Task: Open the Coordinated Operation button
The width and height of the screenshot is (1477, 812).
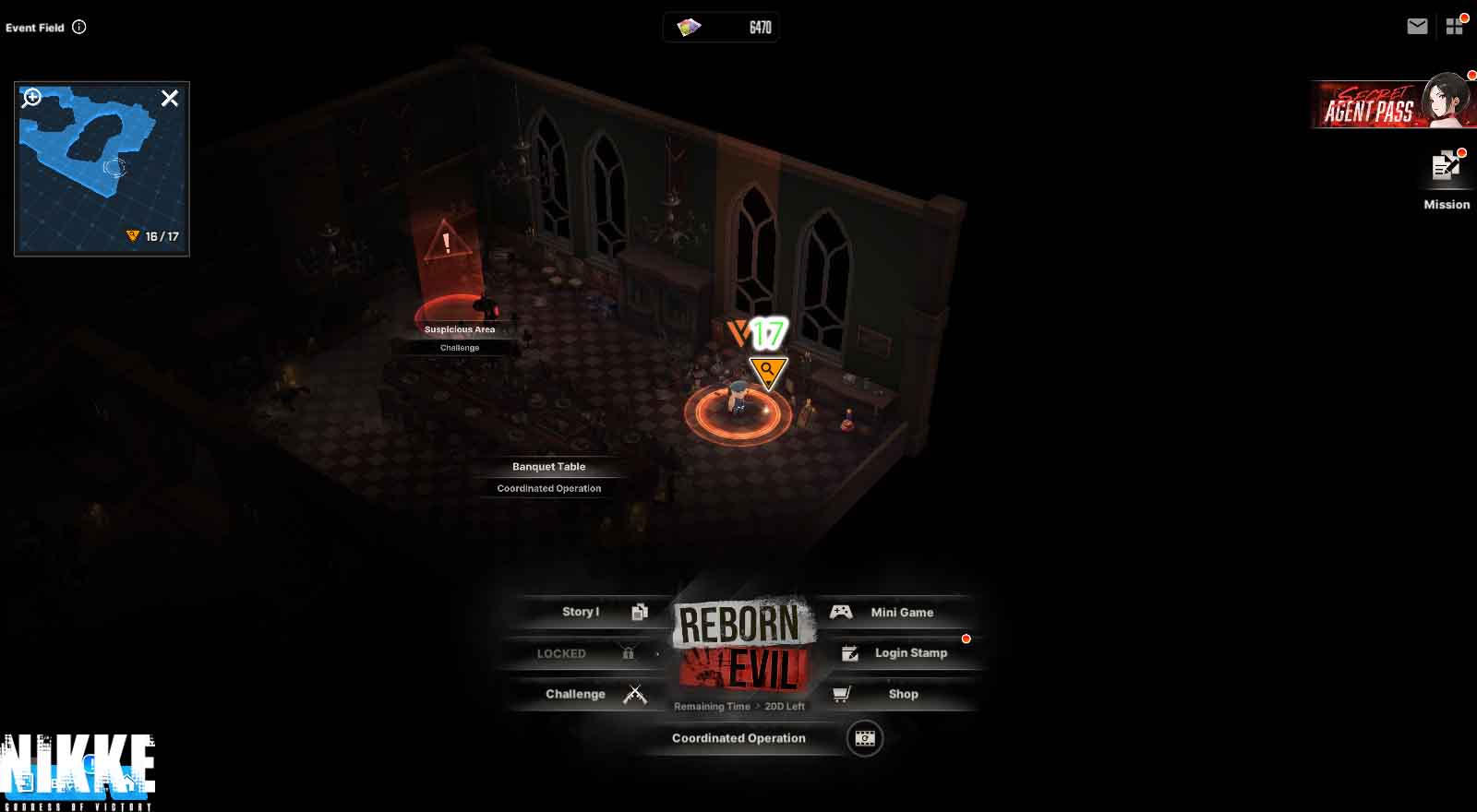Action: 738,738
